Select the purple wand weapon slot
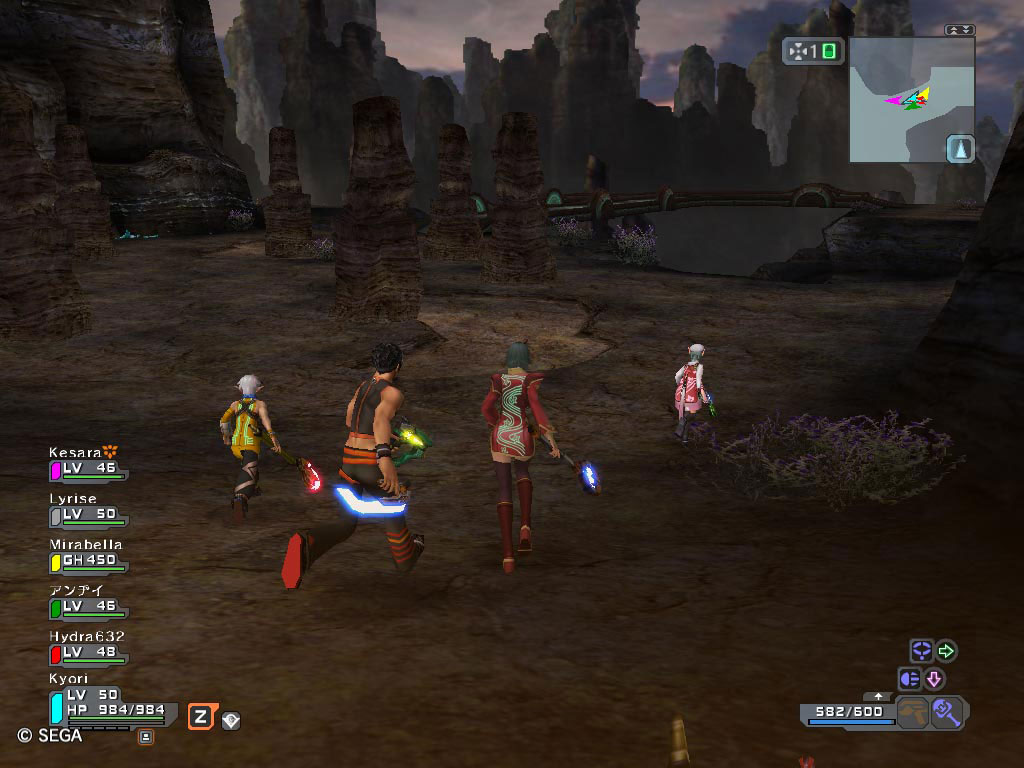Screen dimensions: 1024x768 946,713
